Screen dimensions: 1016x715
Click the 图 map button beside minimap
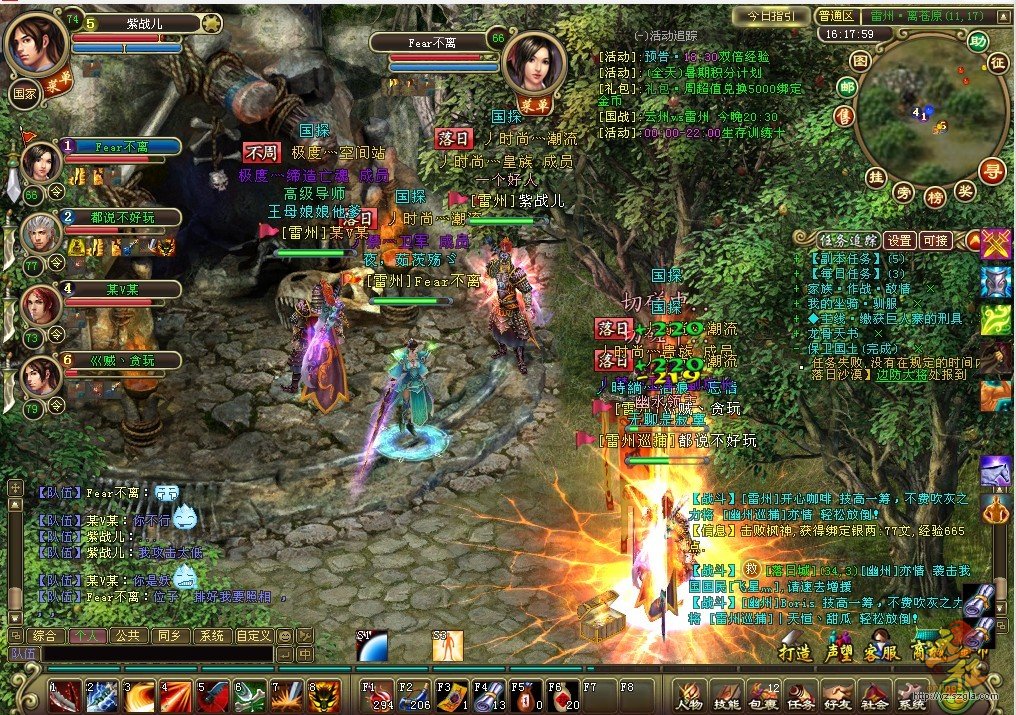coord(858,61)
